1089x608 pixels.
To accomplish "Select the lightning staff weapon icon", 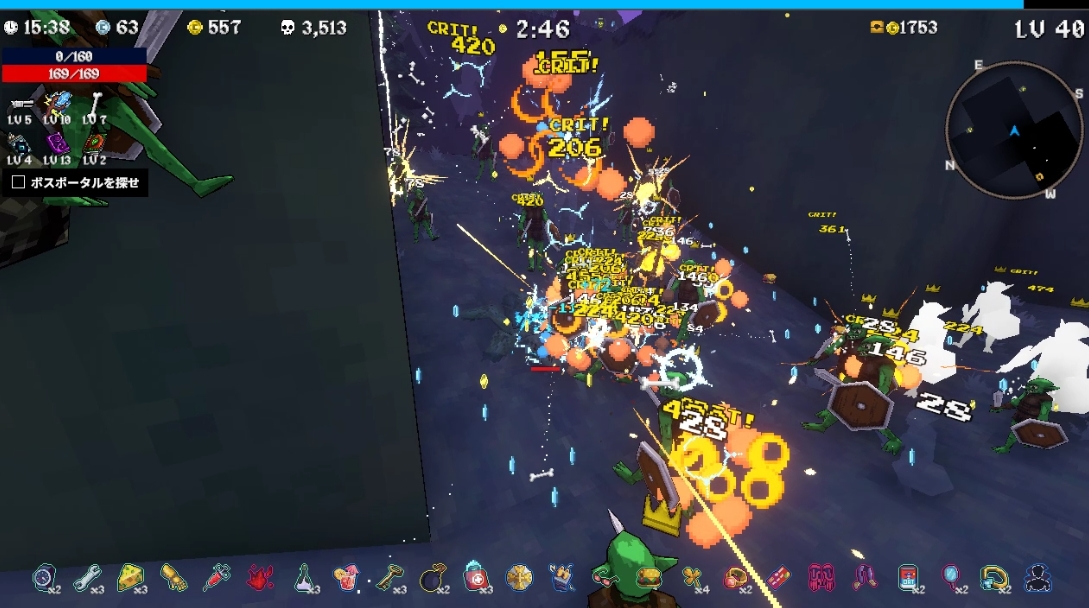I will coord(57,102).
